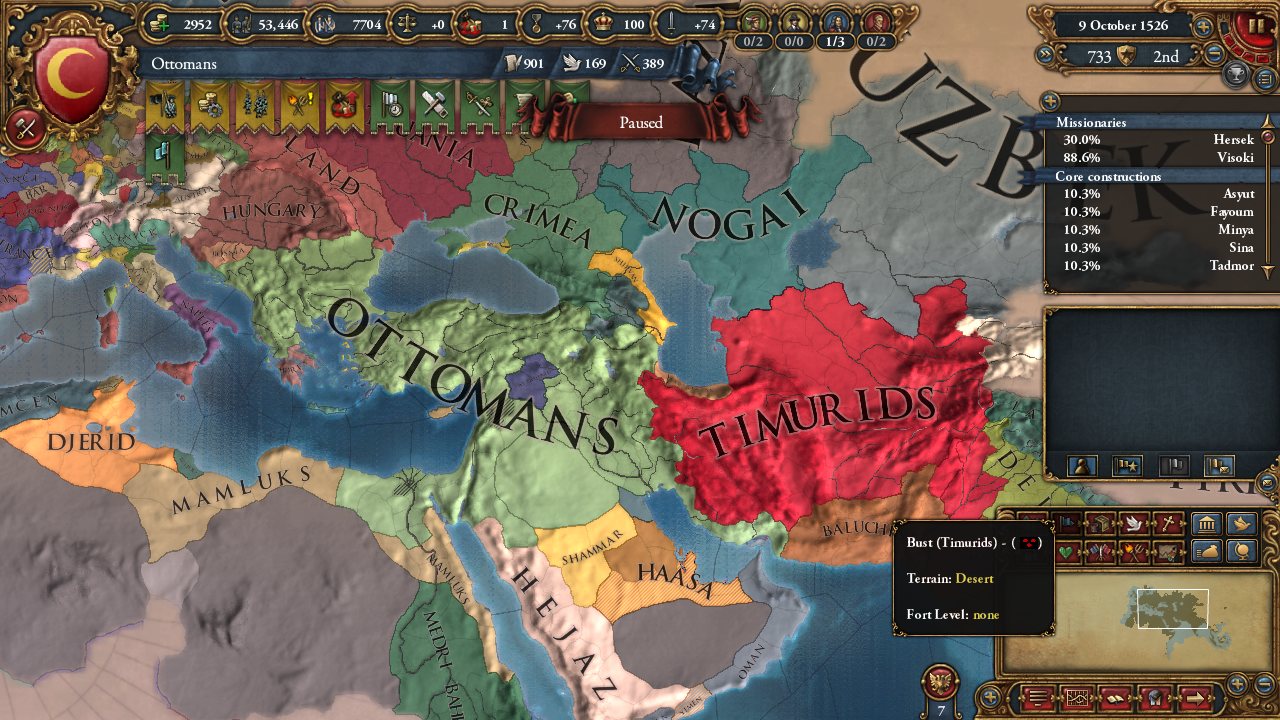The width and height of the screenshot is (1280, 720).
Task: Select the dove diplomacy mapmode icon
Action: click(x=1134, y=524)
